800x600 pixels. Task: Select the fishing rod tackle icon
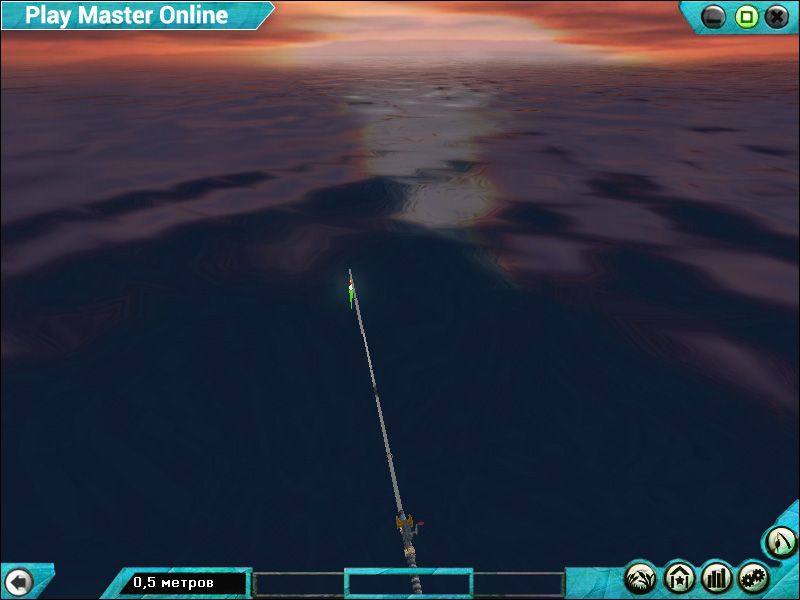coord(780,543)
